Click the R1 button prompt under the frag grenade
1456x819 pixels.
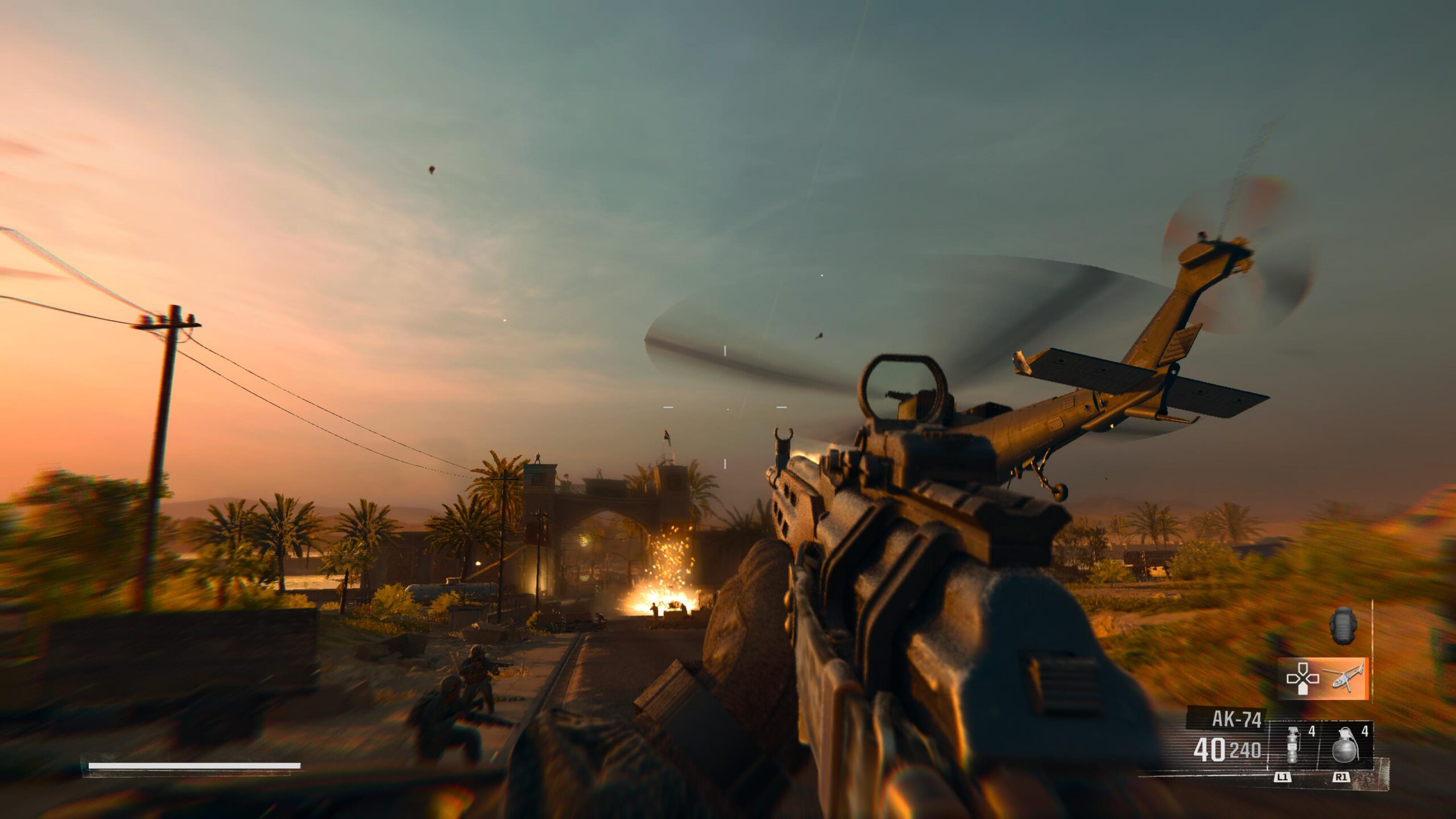click(1341, 777)
